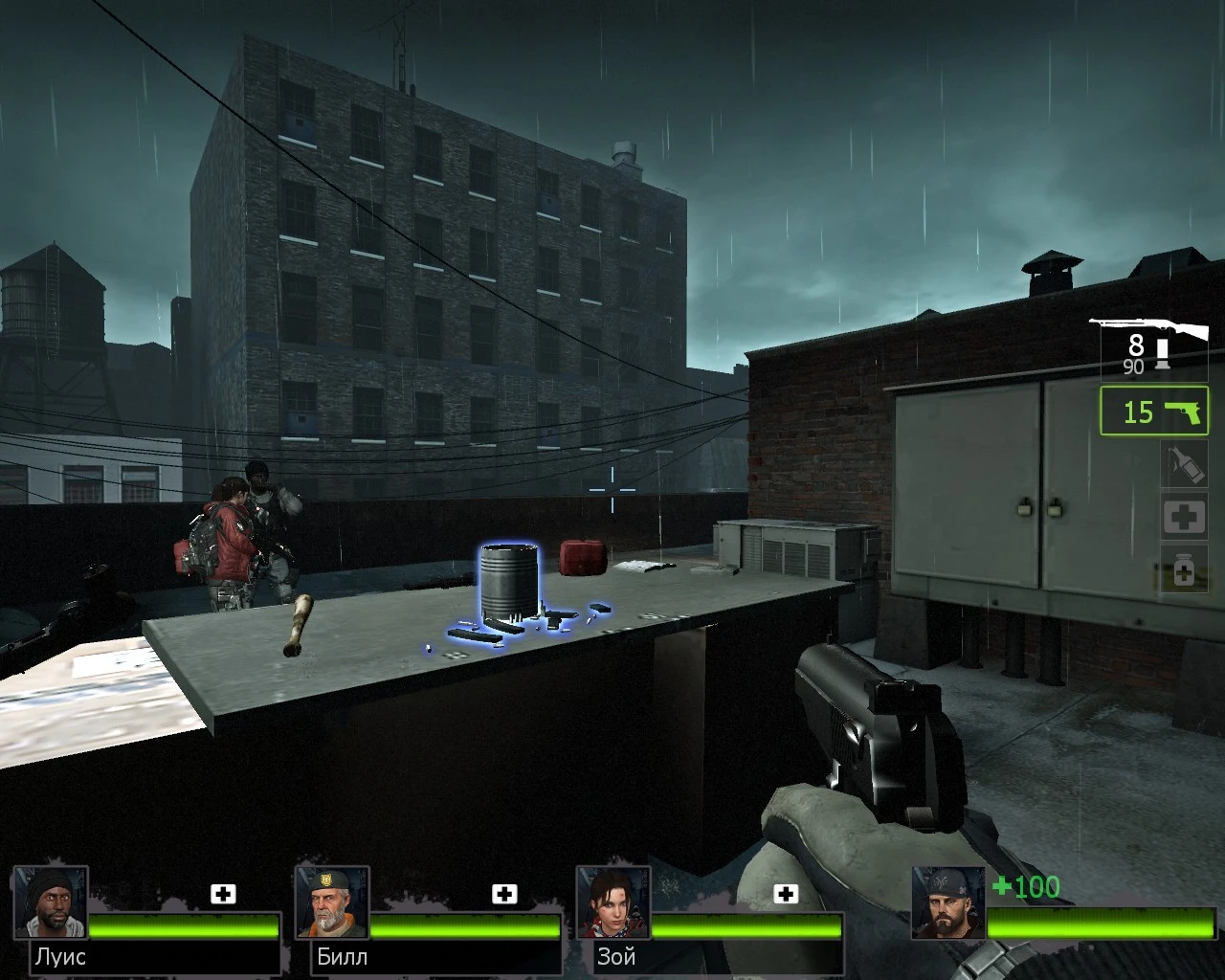The height and width of the screenshot is (980, 1225).
Task: Click the green +100 health text
Action: point(1027,888)
